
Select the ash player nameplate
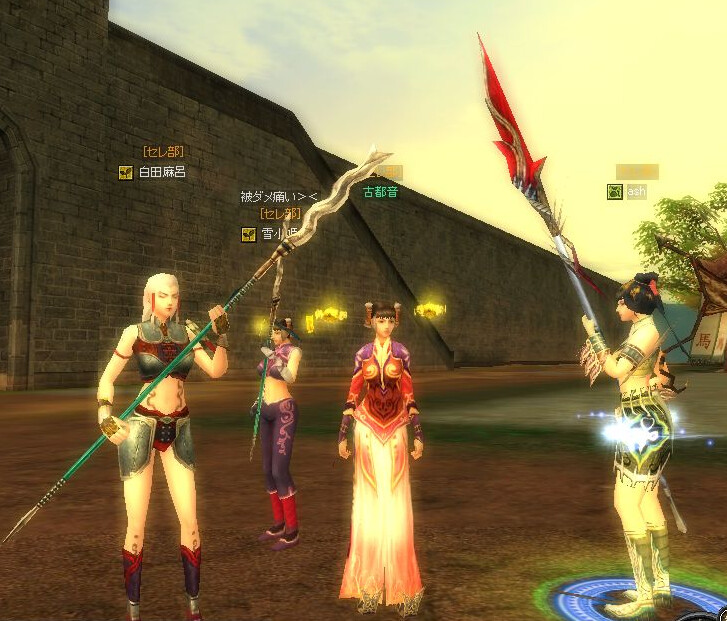(636, 192)
